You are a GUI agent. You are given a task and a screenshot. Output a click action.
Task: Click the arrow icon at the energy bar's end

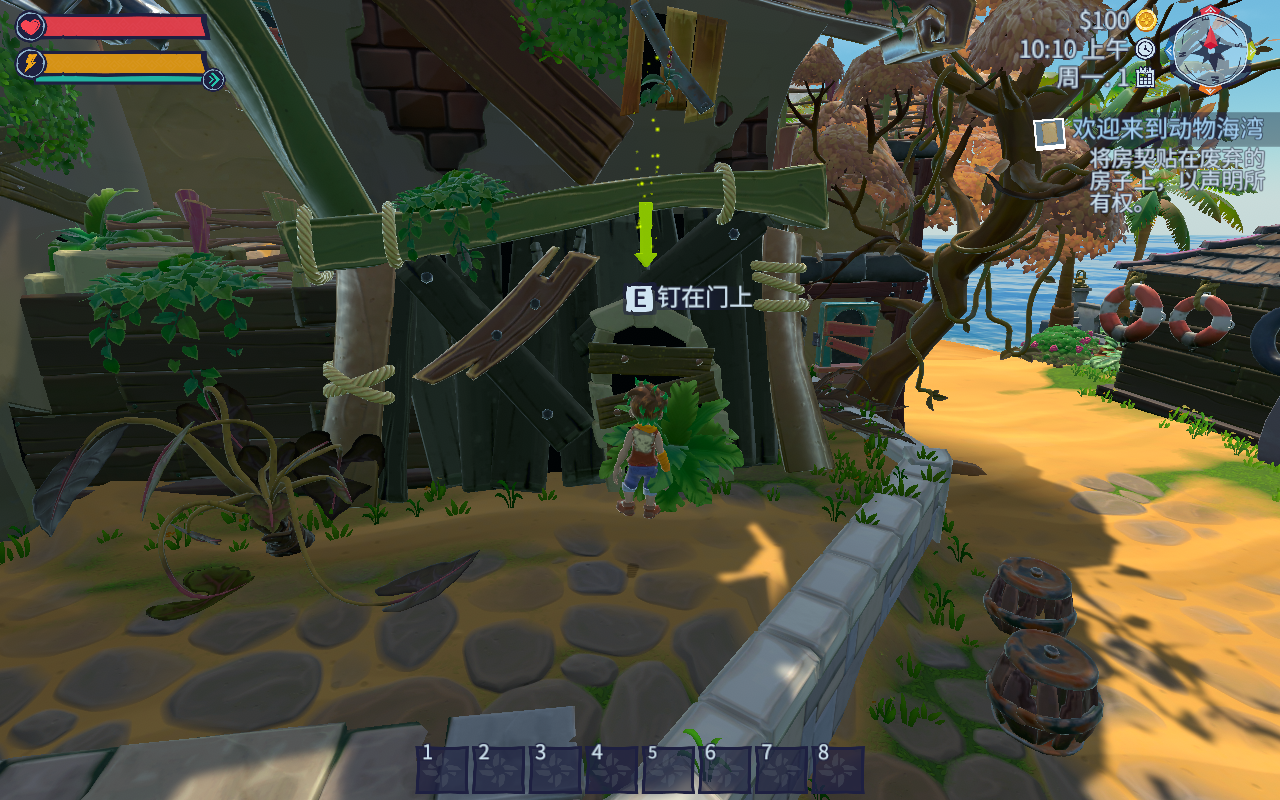(213, 80)
